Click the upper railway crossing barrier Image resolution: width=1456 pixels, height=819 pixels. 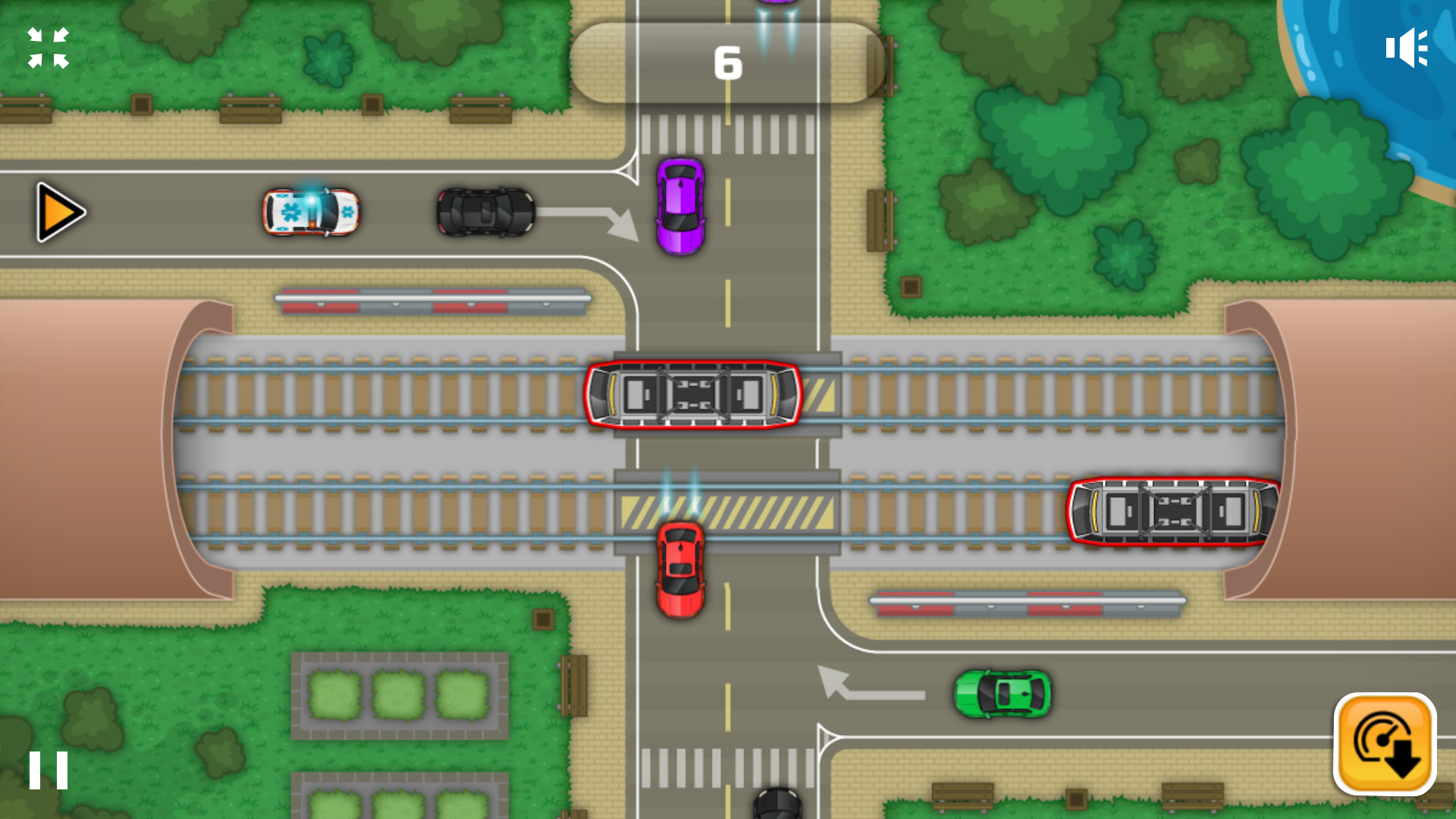(432, 300)
